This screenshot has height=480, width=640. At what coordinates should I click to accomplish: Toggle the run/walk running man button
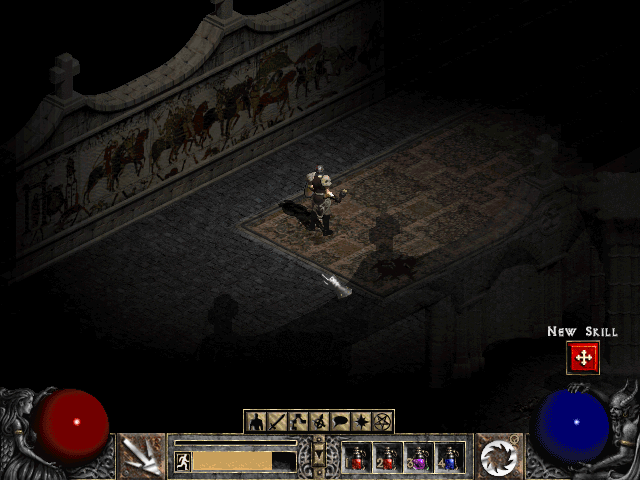(x=183, y=461)
